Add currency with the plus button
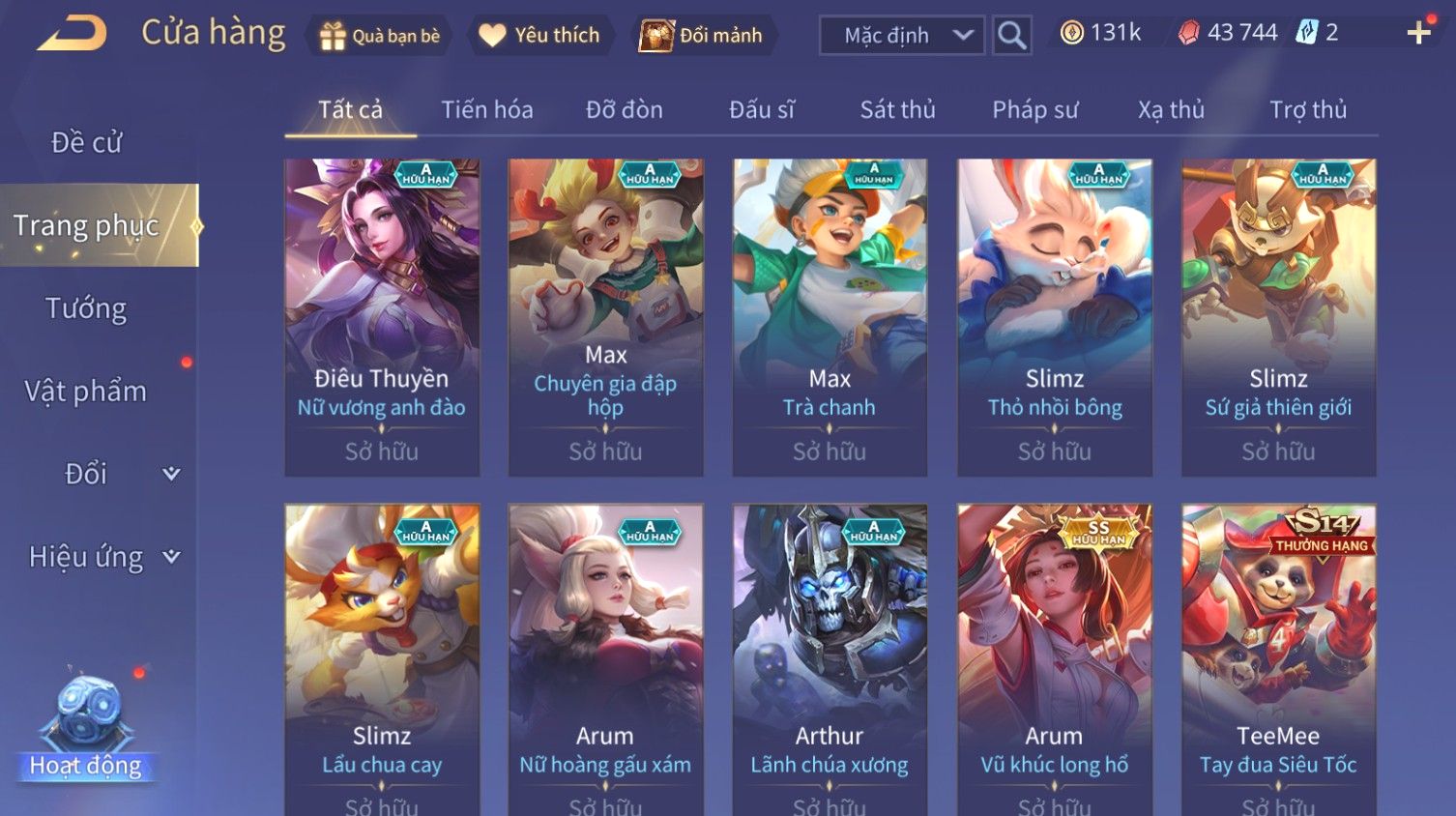 (x=1418, y=34)
